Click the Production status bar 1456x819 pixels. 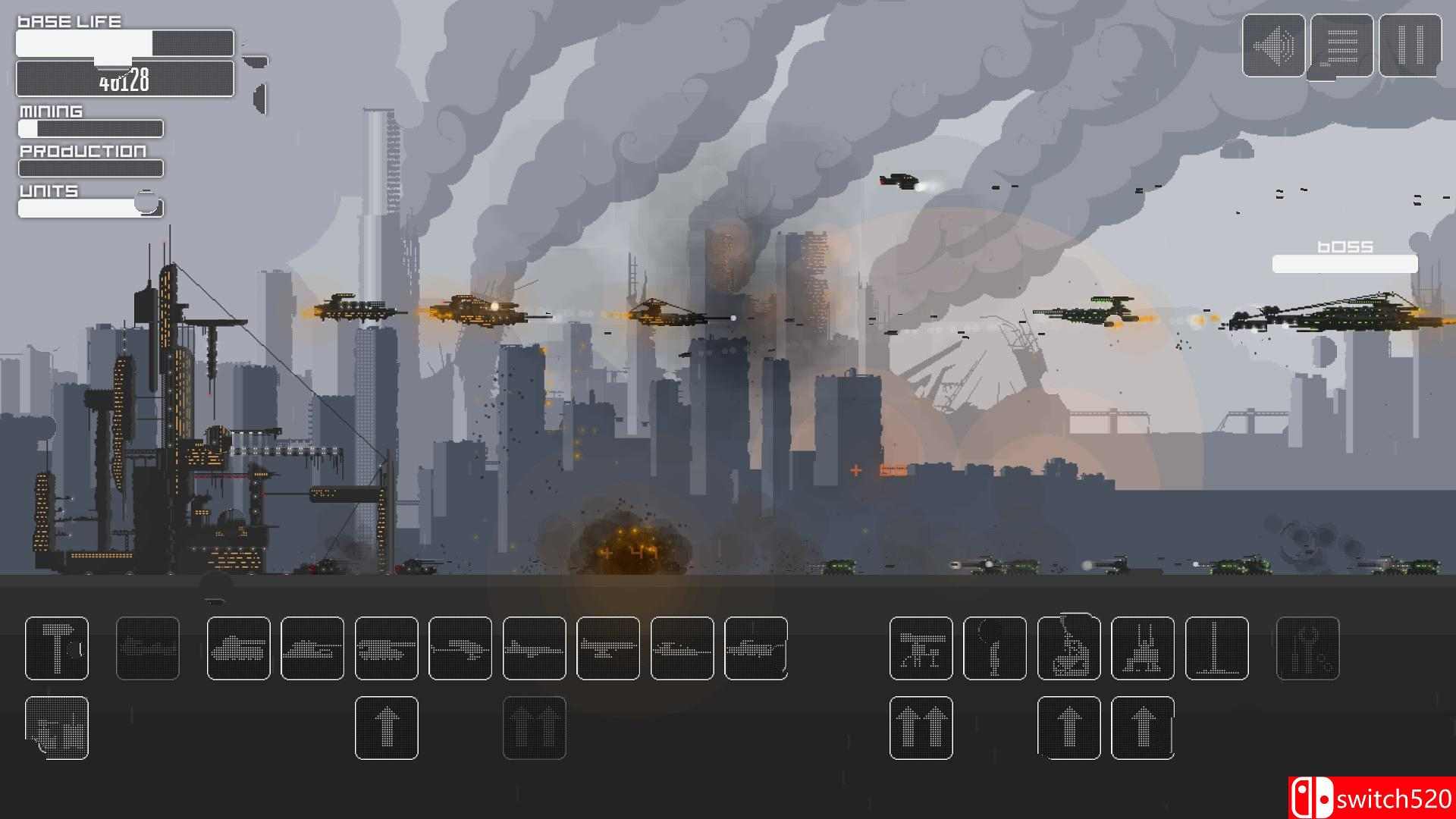pyautogui.click(x=89, y=168)
